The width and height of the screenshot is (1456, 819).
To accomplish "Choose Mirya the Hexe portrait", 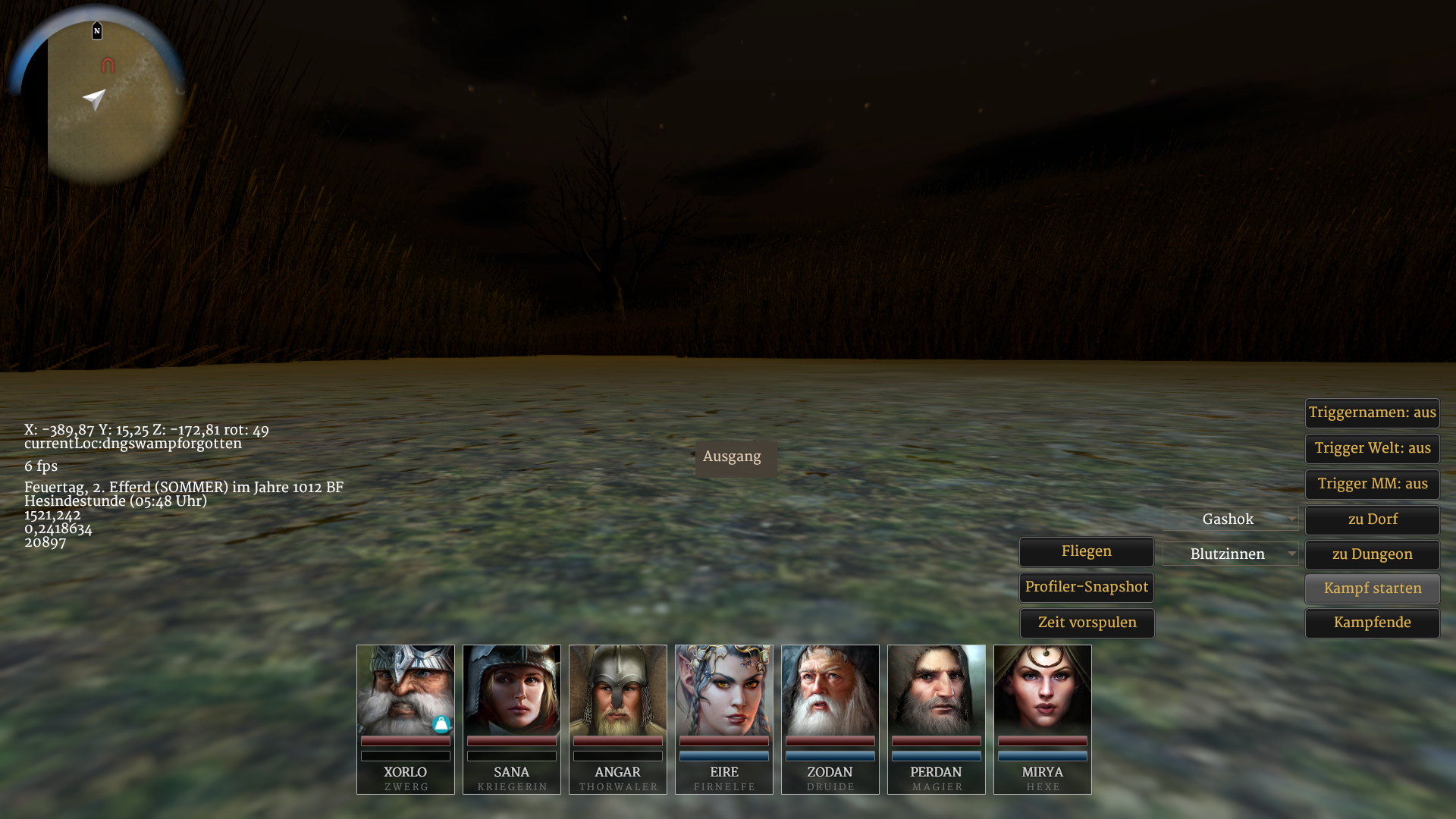I will coord(1043,690).
